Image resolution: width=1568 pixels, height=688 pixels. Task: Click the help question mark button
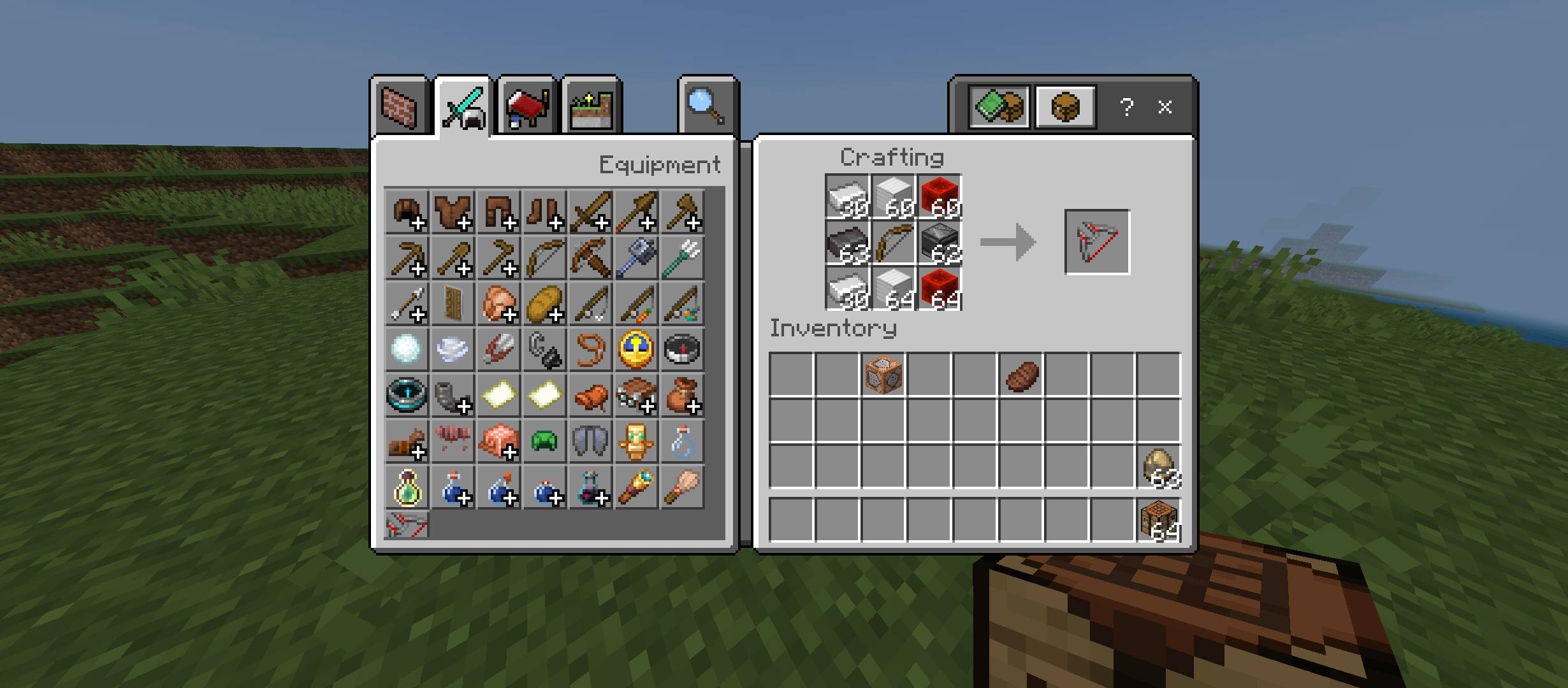click(1128, 108)
